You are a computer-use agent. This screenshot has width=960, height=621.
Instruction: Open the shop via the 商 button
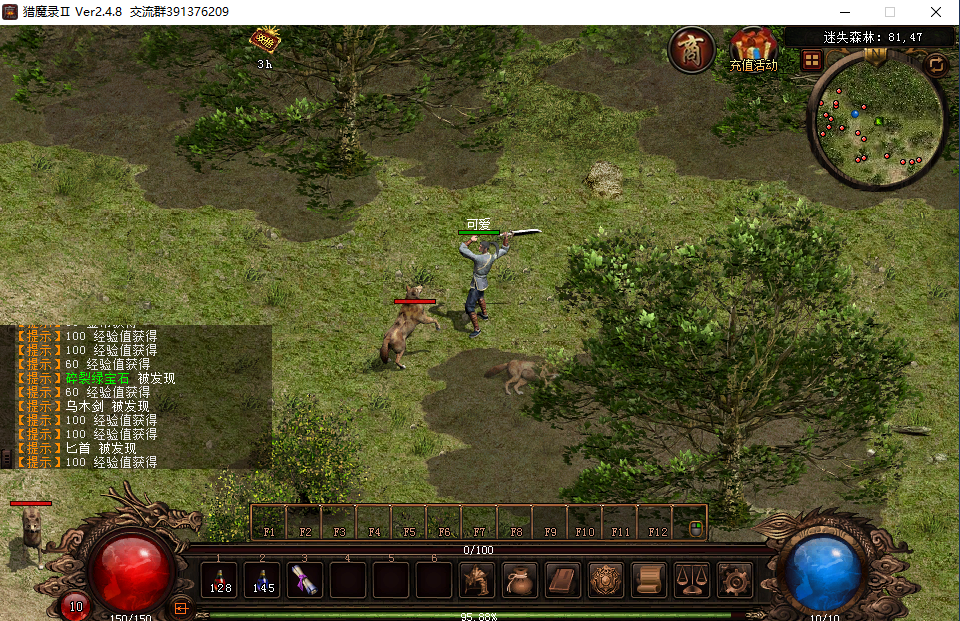tap(691, 50)
